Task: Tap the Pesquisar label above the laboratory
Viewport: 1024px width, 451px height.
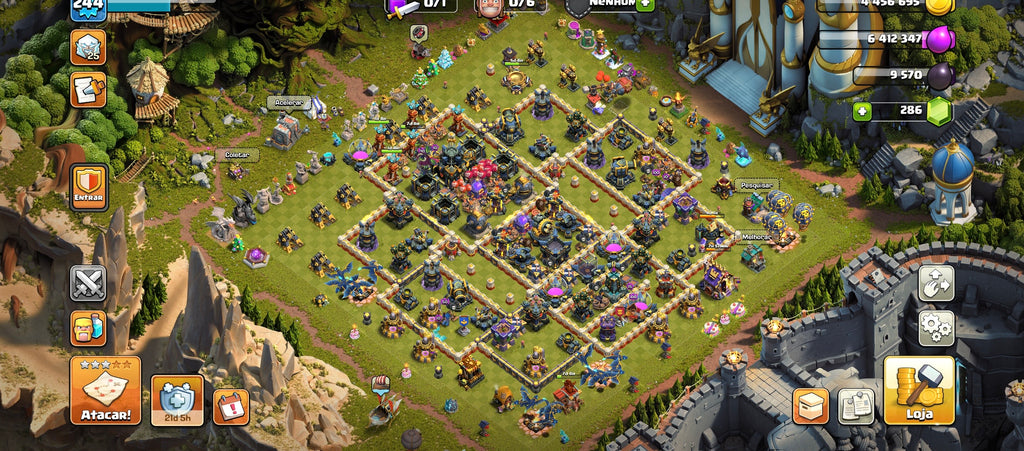Action: tap(757, 185)
